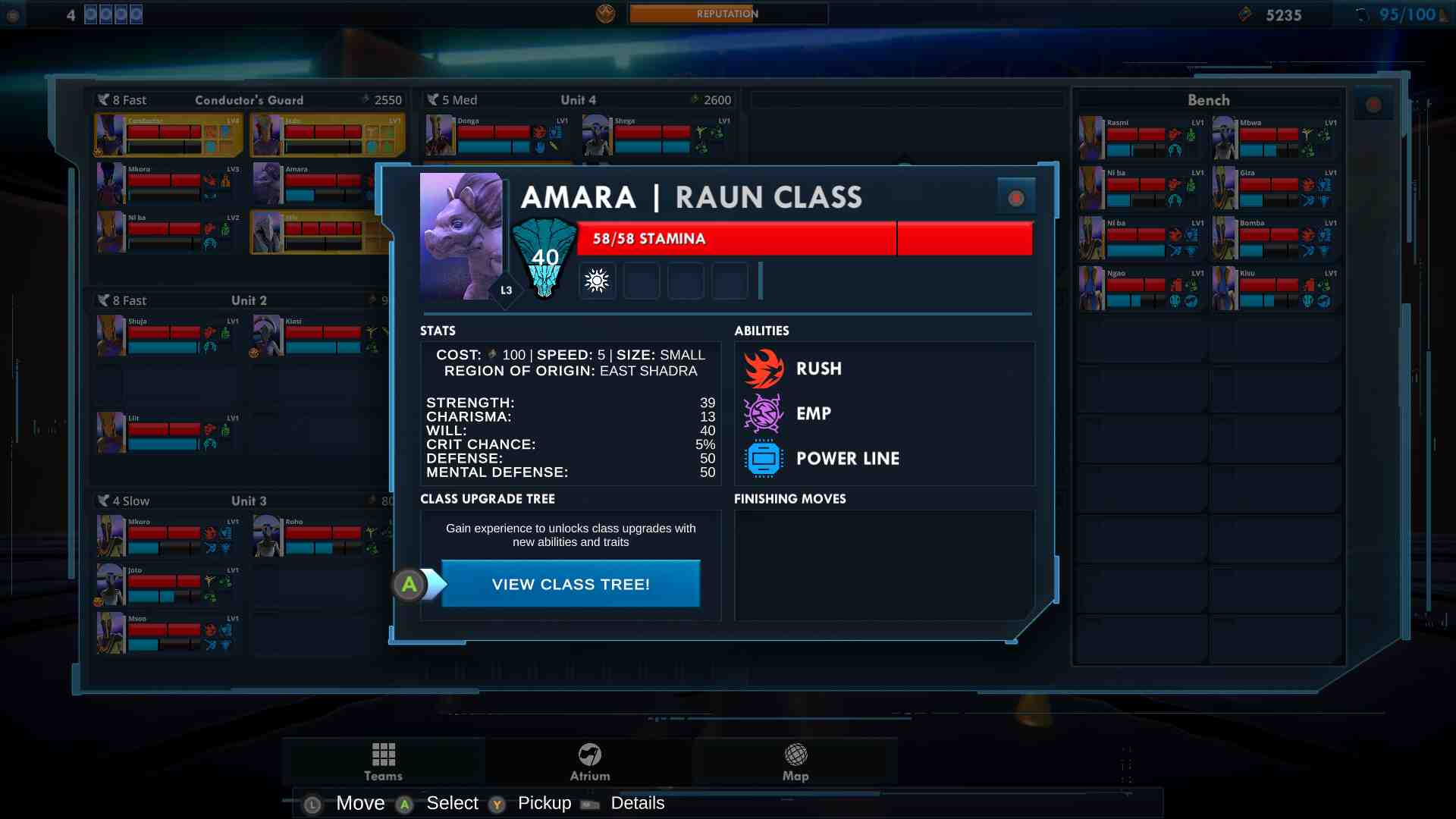Click the sun trait icon under stamina
The image size is (1456, 819).
(597, 281)
